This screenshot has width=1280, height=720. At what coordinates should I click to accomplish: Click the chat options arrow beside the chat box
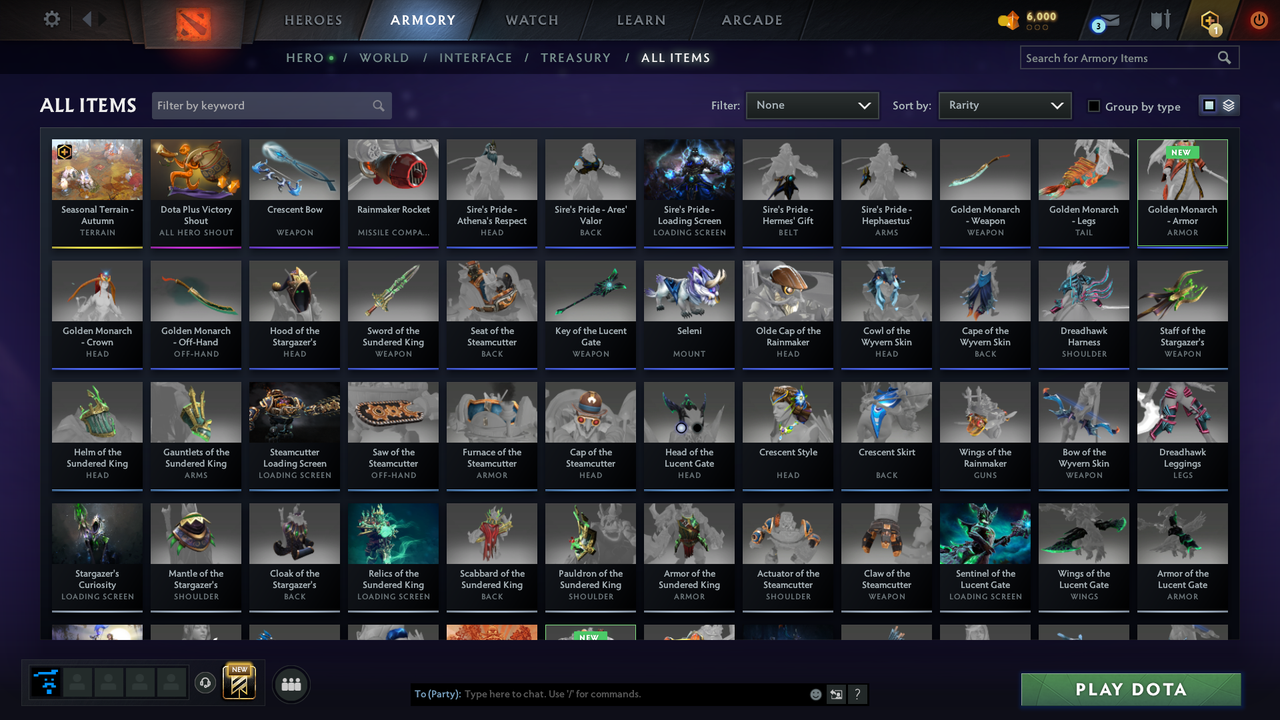(836, 693)
